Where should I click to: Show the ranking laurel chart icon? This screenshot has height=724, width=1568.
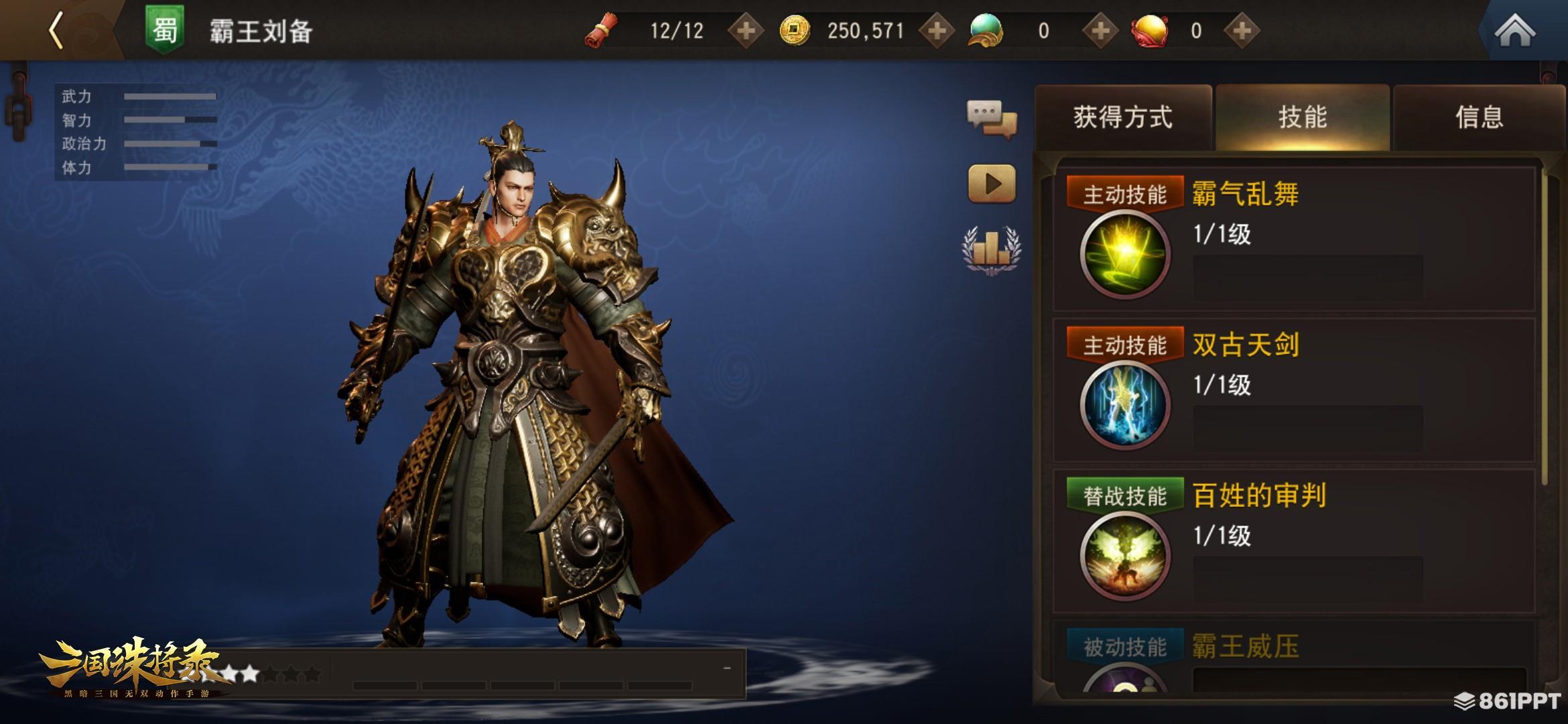click(992, 249)
